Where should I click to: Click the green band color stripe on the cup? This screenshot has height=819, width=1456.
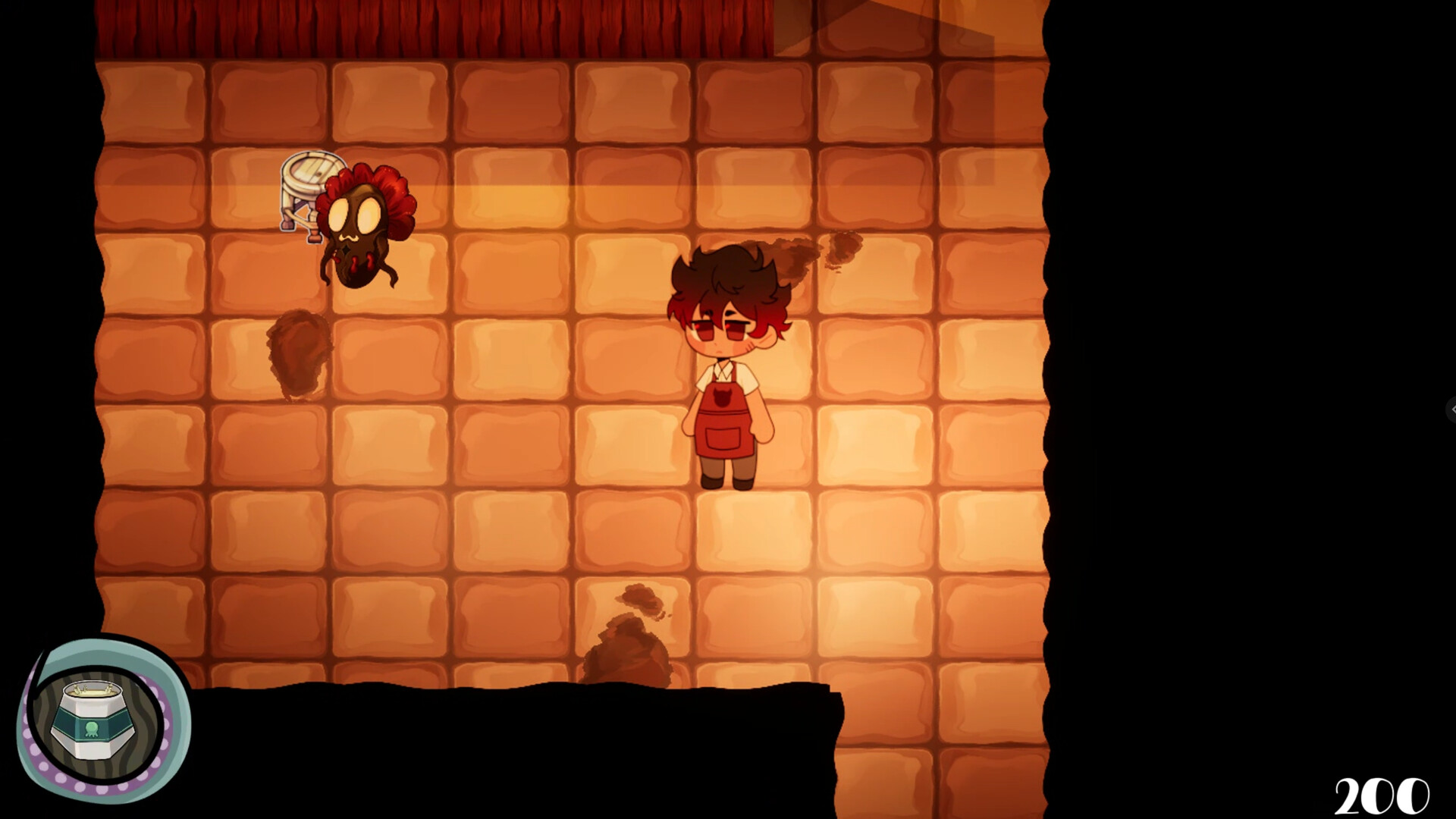(x=64, y=720)
